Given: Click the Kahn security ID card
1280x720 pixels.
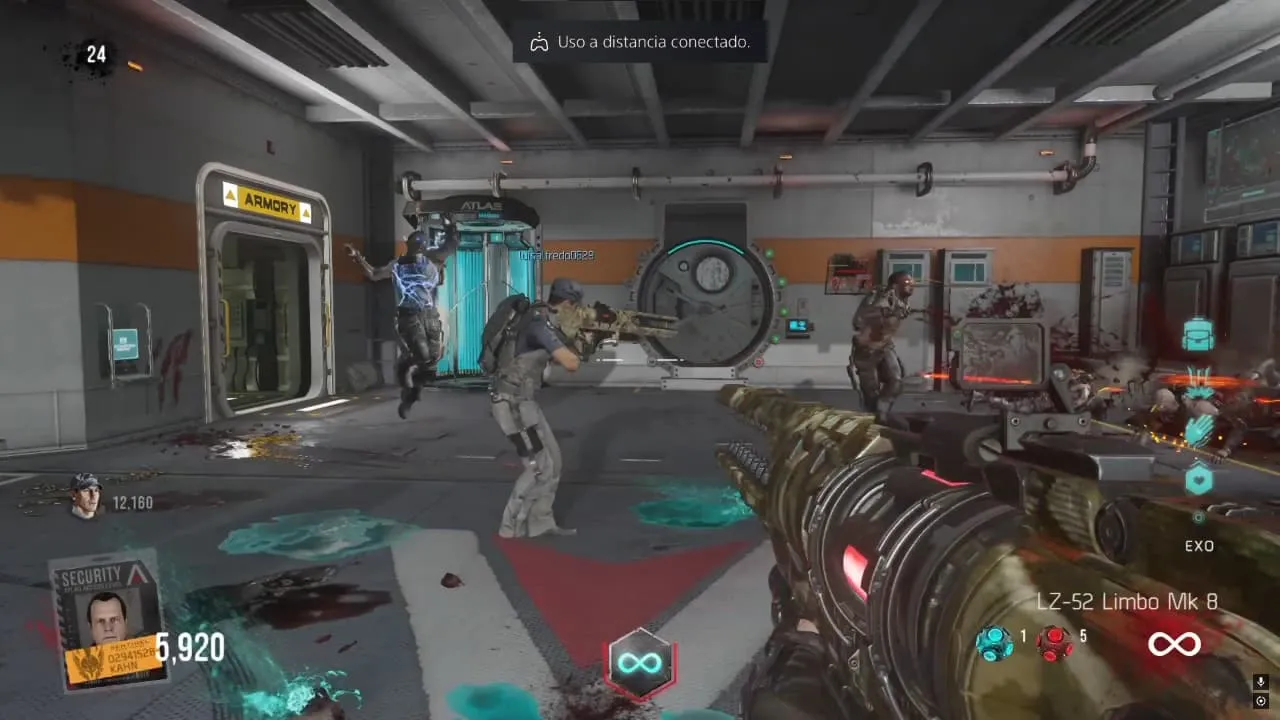Looking at the screenshot, I should pyautogui.click(x=108, y=620).
